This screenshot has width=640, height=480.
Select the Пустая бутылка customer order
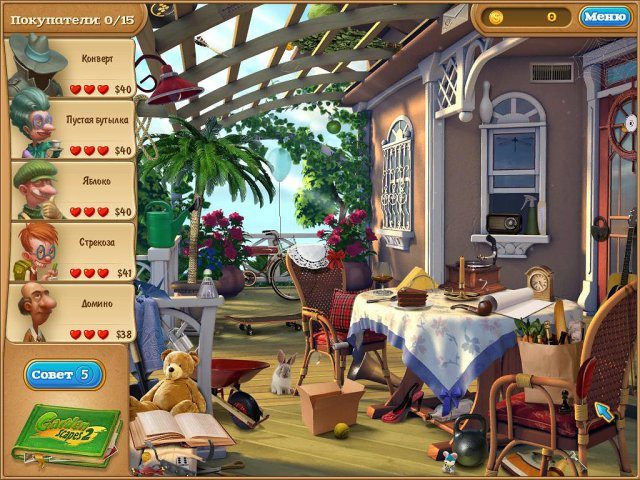click(72, 130)
